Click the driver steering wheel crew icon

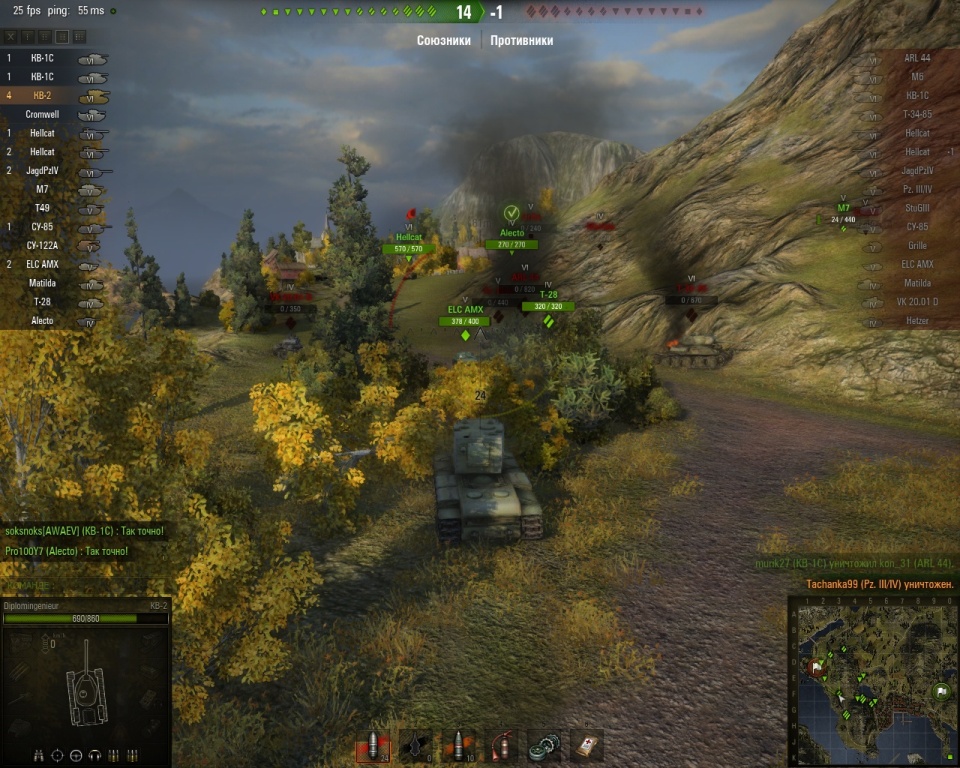(76, 755)
